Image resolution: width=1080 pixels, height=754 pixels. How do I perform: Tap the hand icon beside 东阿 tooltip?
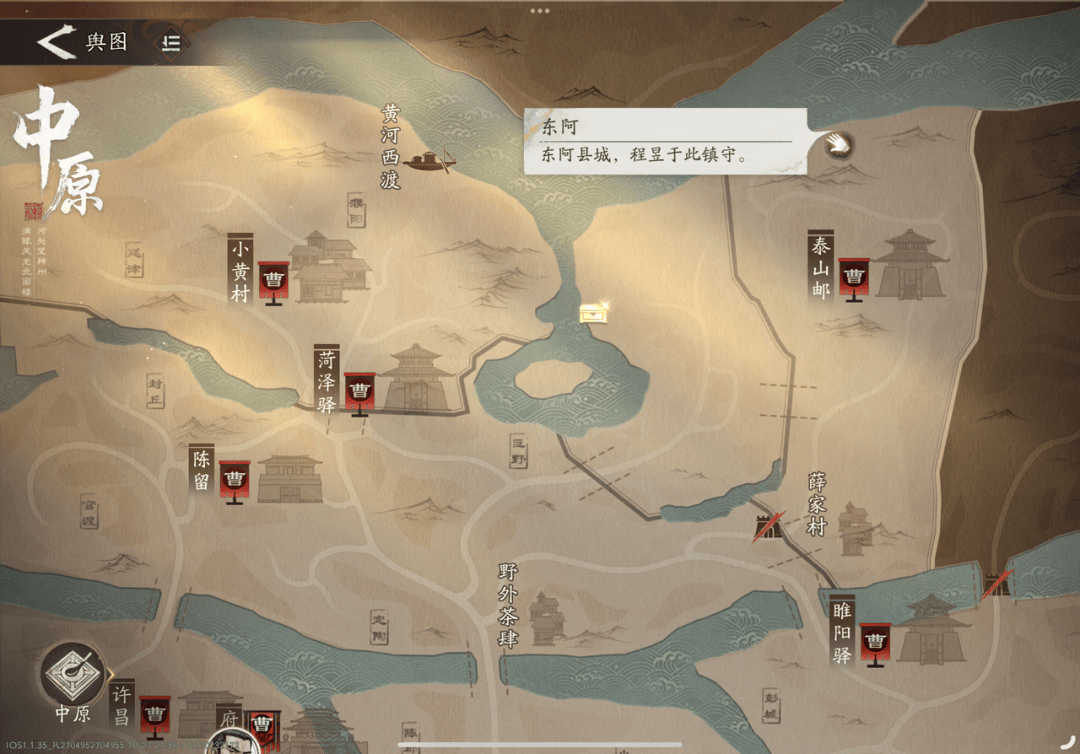coord(838,145)
